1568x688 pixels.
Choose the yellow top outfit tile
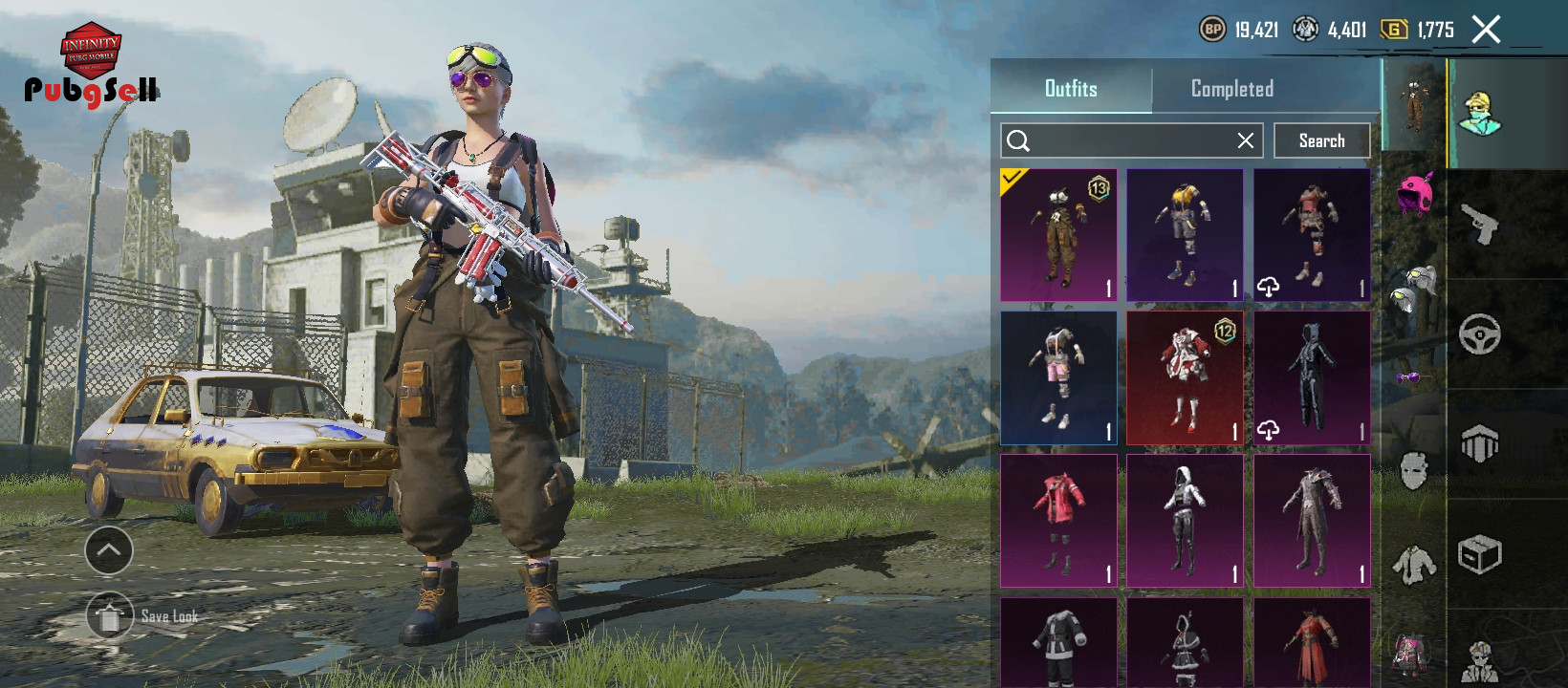pos(1185,235)
